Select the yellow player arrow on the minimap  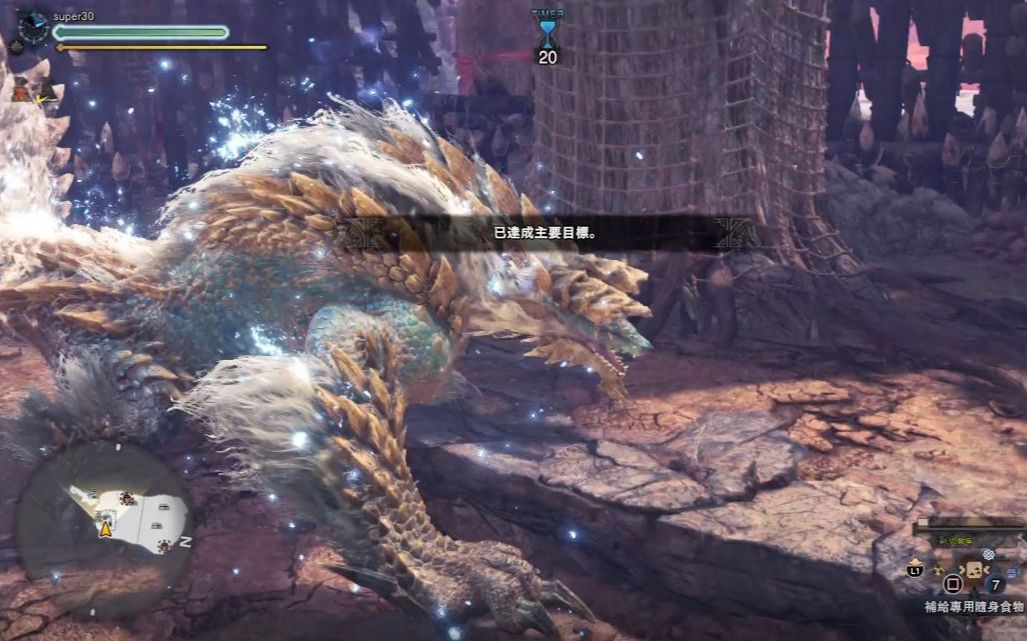click(105, 529)
